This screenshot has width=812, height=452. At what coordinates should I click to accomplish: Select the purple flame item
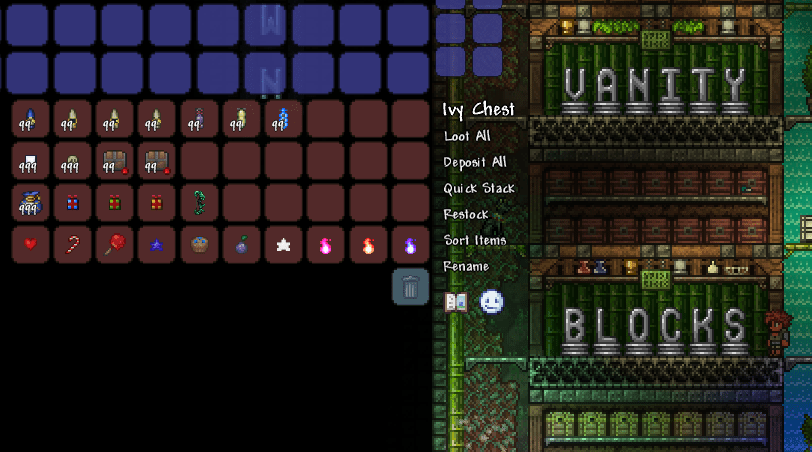coord(410,245)
